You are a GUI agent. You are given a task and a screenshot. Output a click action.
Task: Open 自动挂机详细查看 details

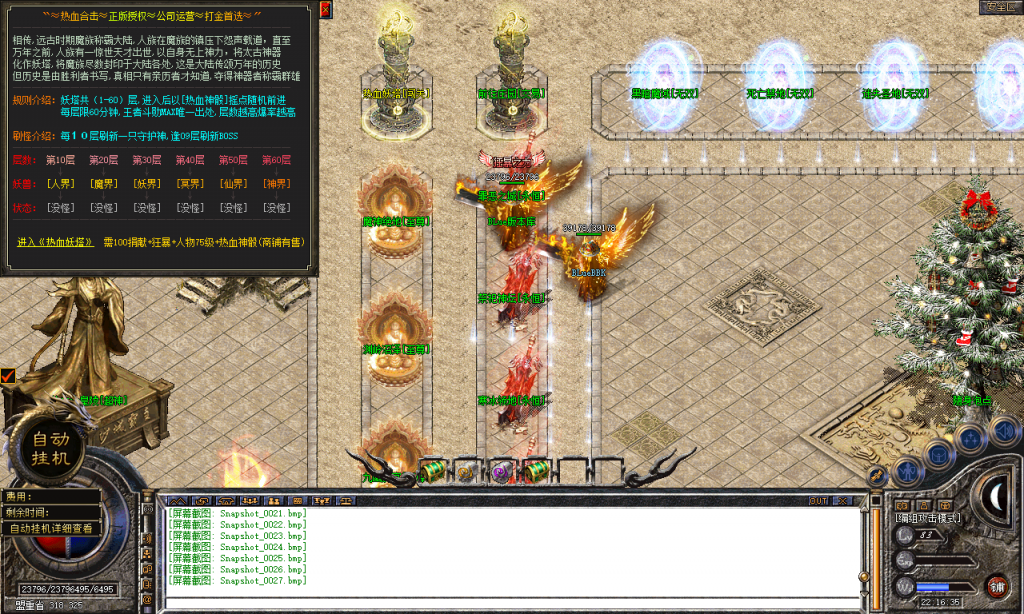click(51, 528)
